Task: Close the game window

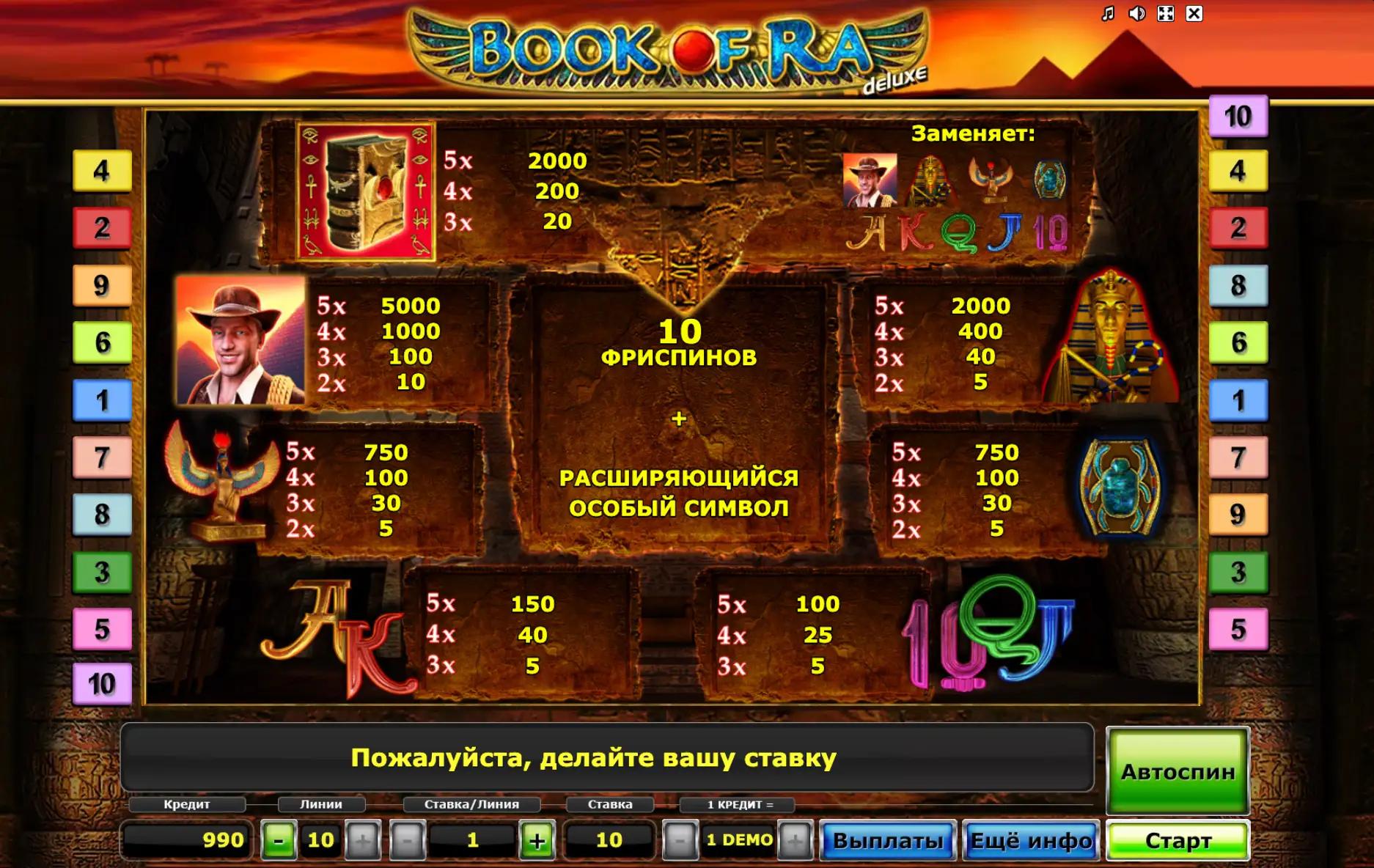Action: pos(1194,14)
